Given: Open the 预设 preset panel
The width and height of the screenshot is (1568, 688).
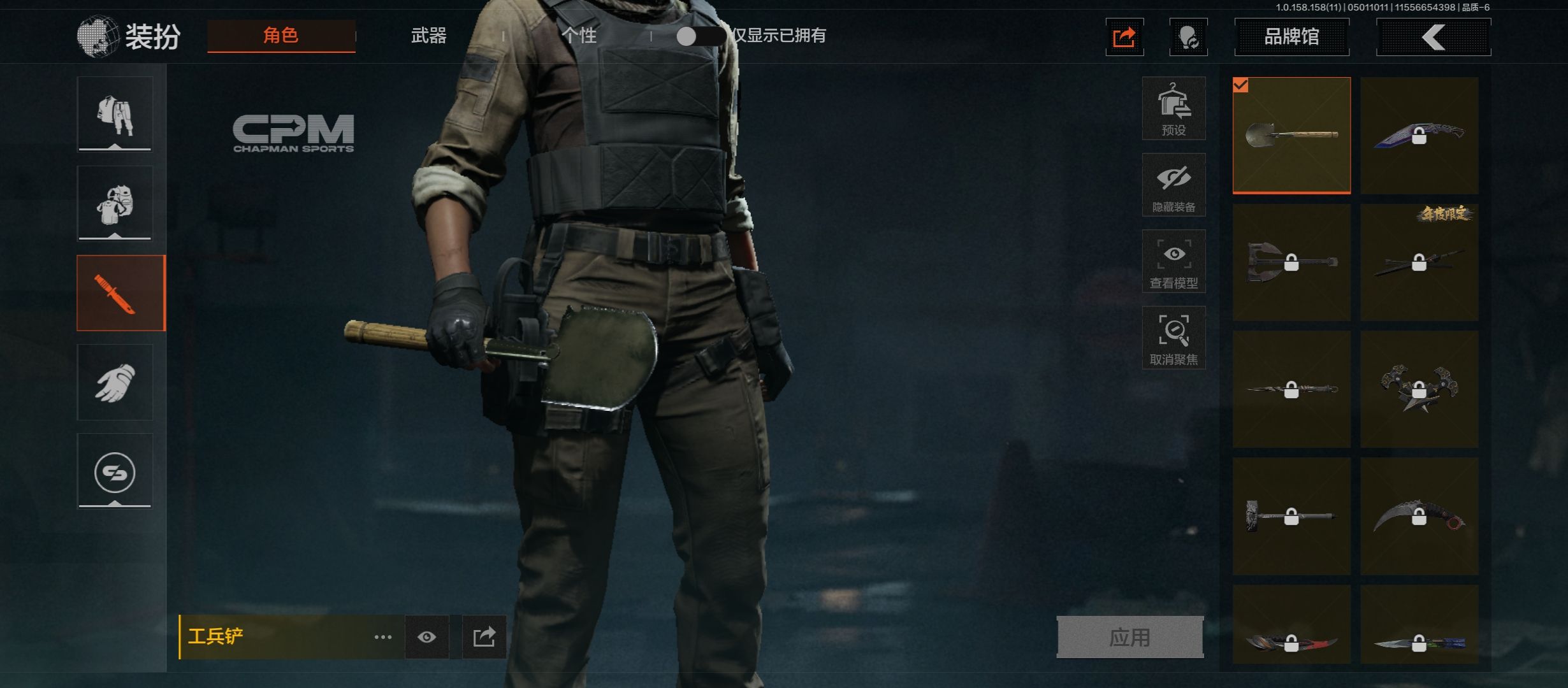Looking at the screenshot, I should click(1173, 108).
